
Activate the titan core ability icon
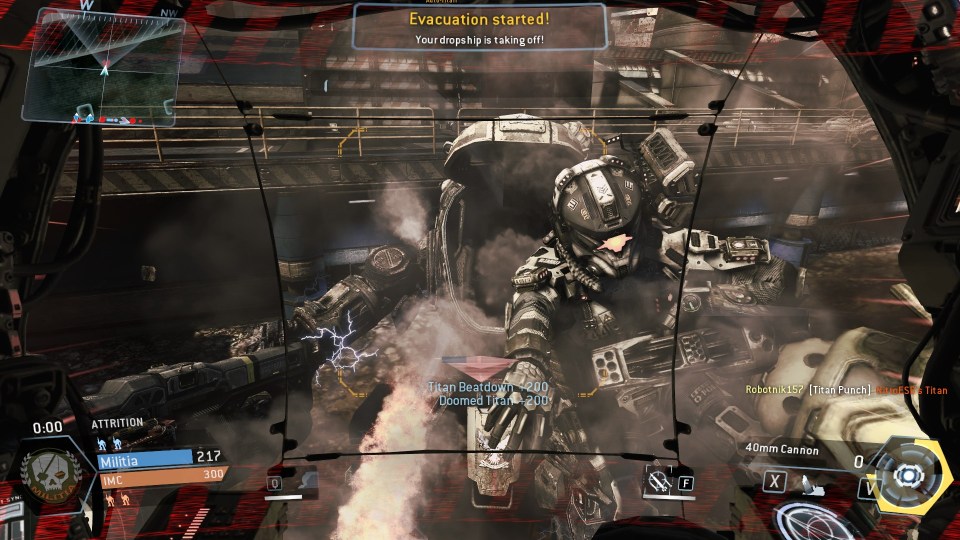tap(909, 474)
